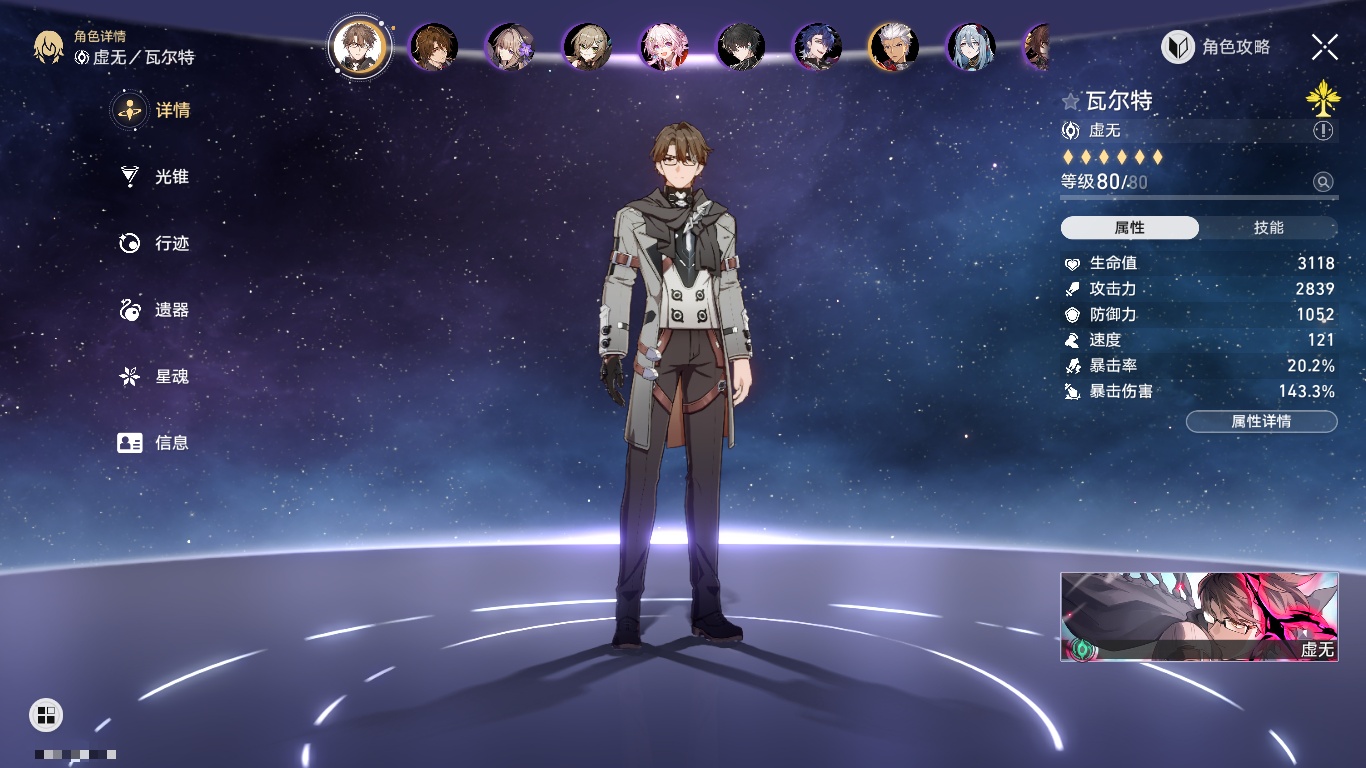Open the four-square grid menu button
Image resolution: width=1366 pixels, height=768 pixels.
(46, 714)
